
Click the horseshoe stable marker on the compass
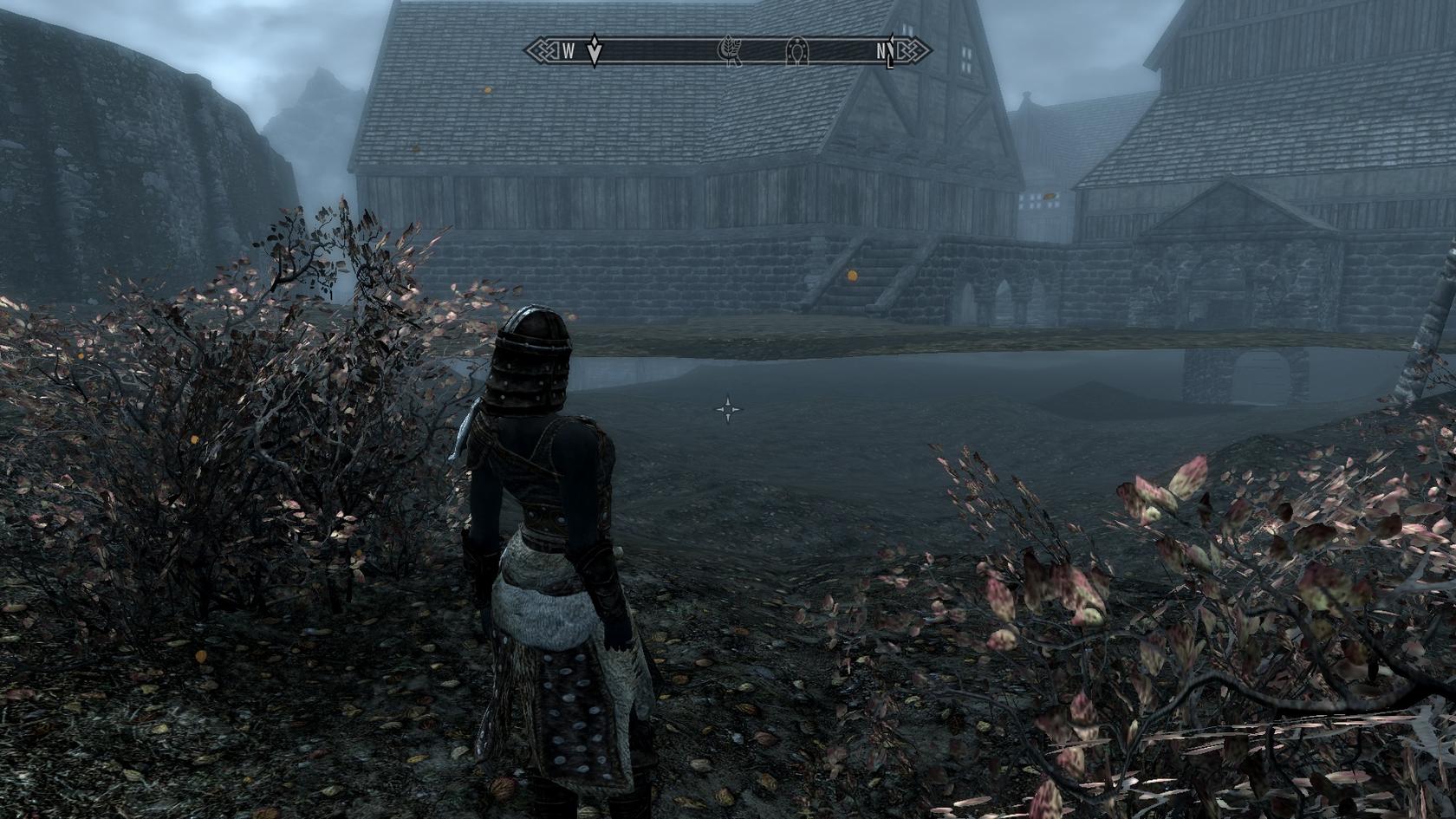click(796, 53)
